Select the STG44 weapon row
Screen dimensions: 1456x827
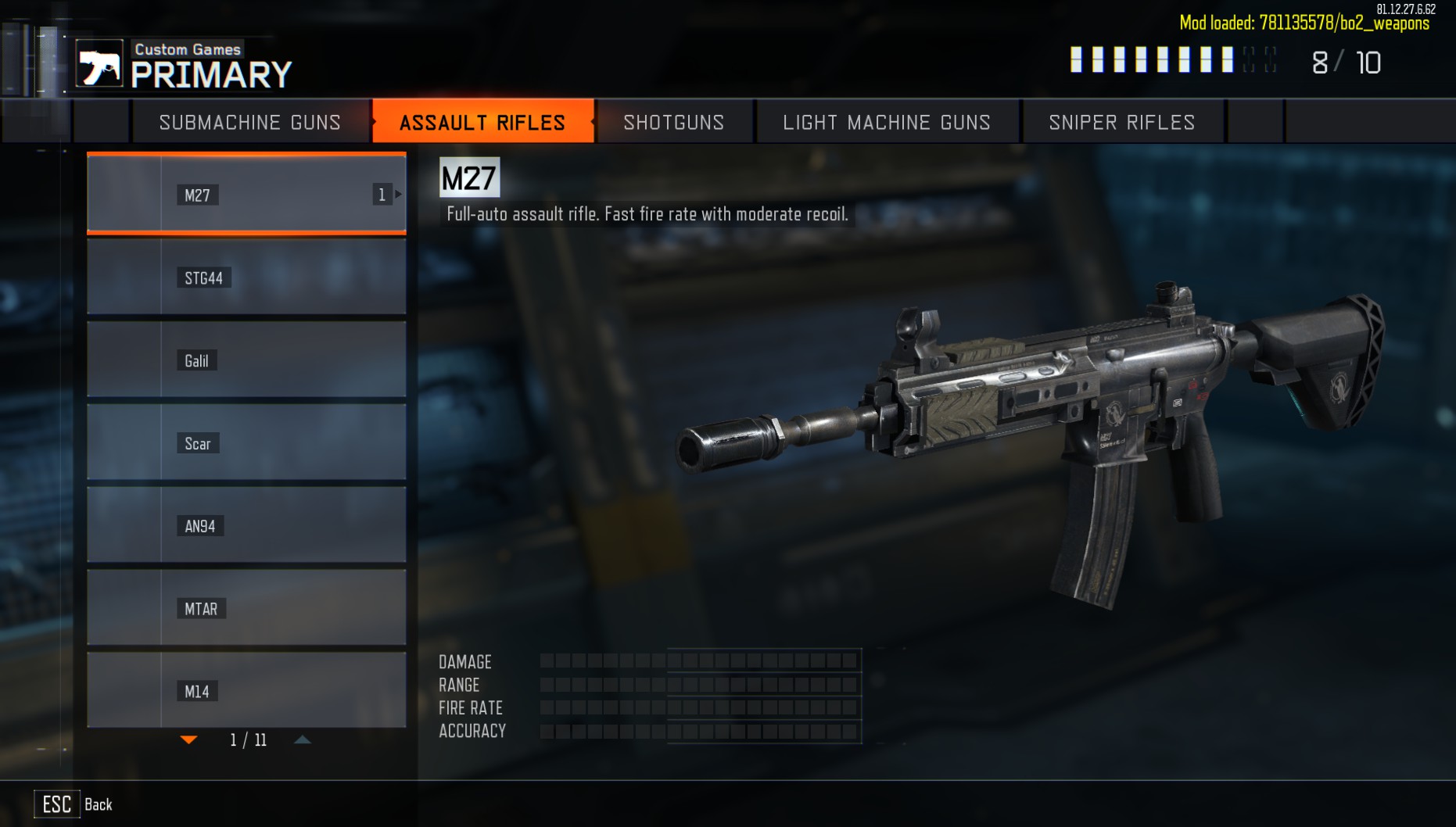tap(246, 277)
